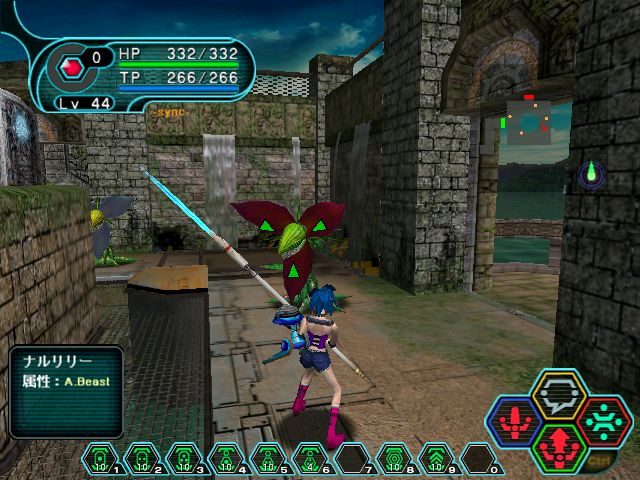Image resolution: width=640 pixels, height=480 pixels.
Task: Click hotbar slot 6
Action: (310, 458)
